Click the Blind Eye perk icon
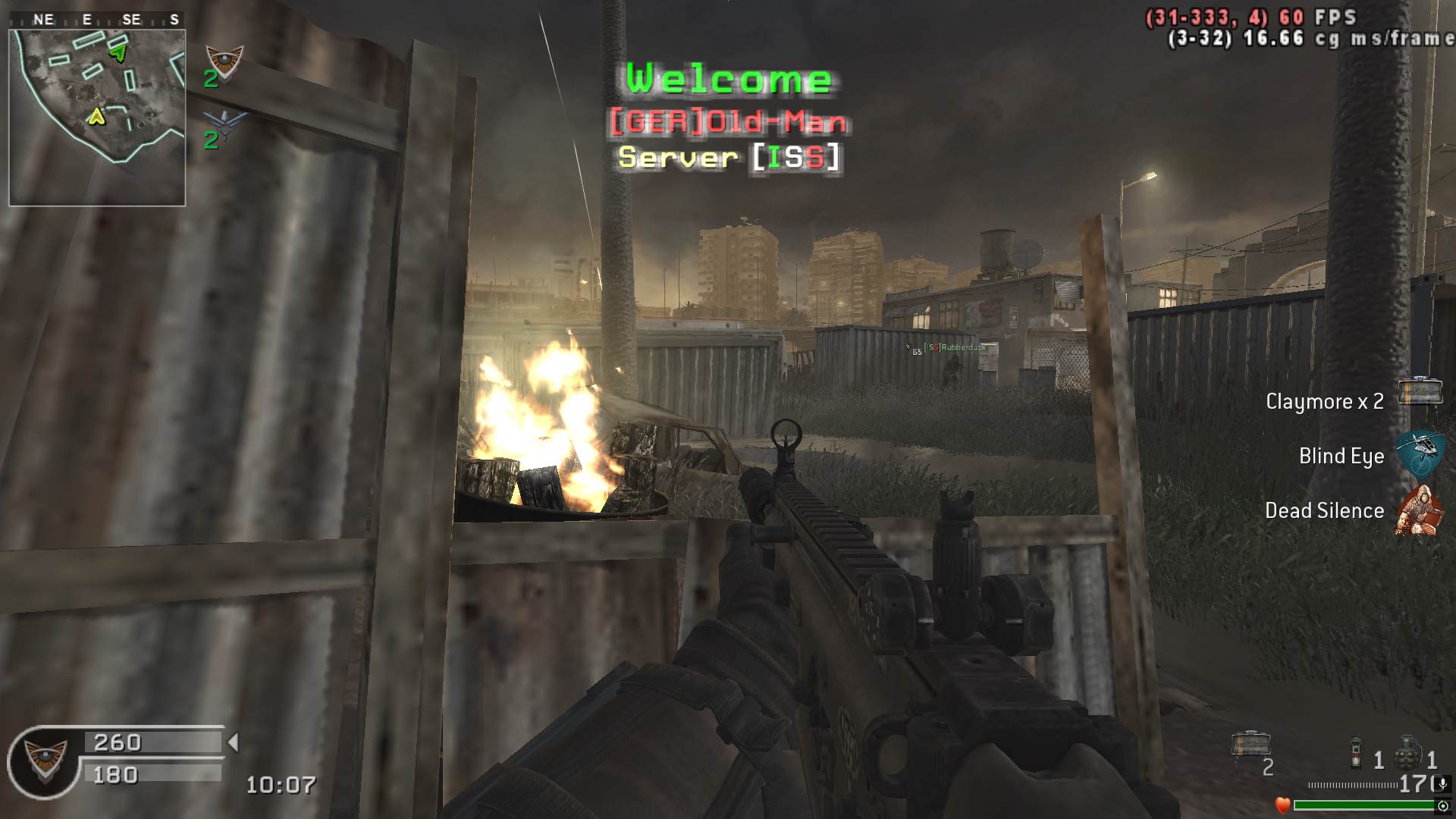The image size is (1456, 819). tap(1419, 454)
